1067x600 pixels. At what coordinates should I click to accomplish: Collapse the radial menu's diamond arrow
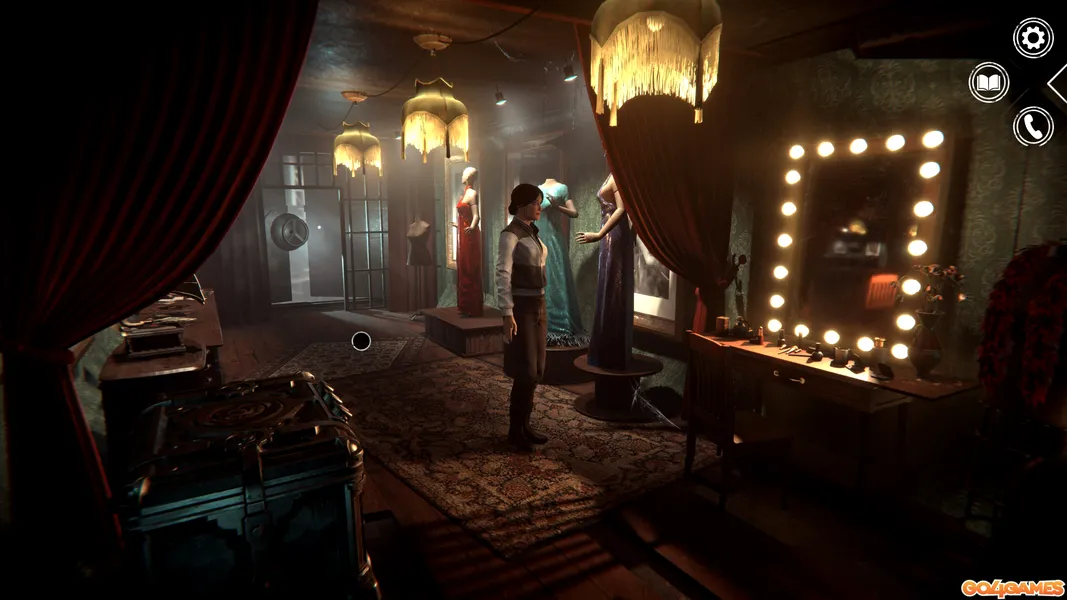pyautogui.click(x=1058, y=83)
